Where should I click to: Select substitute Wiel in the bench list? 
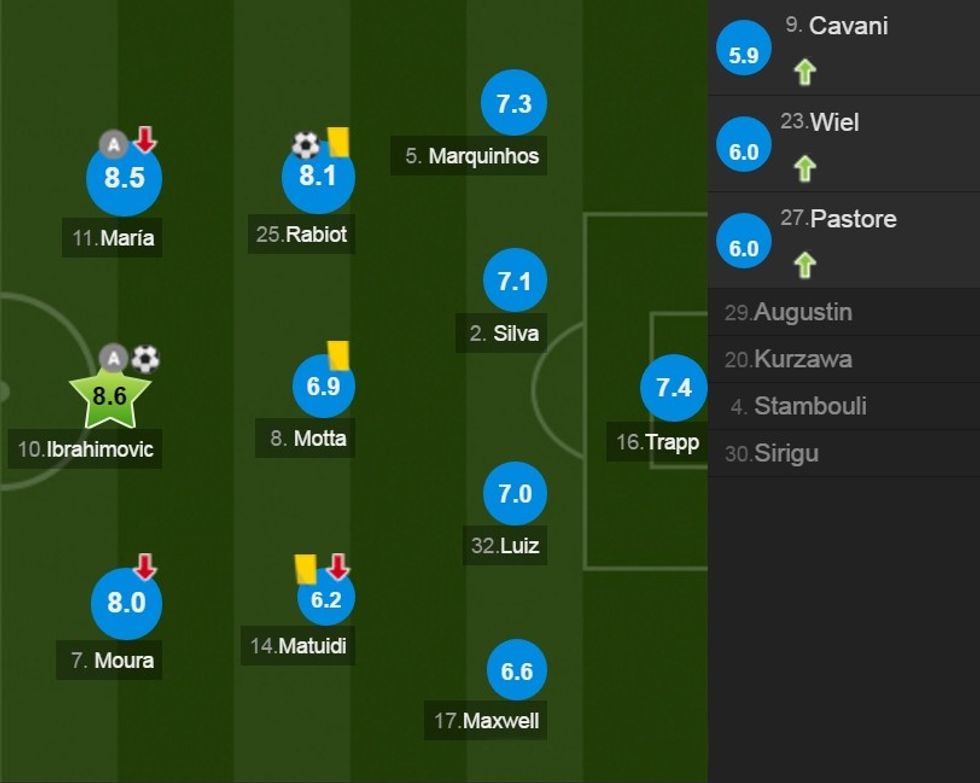tap(844, 144)
